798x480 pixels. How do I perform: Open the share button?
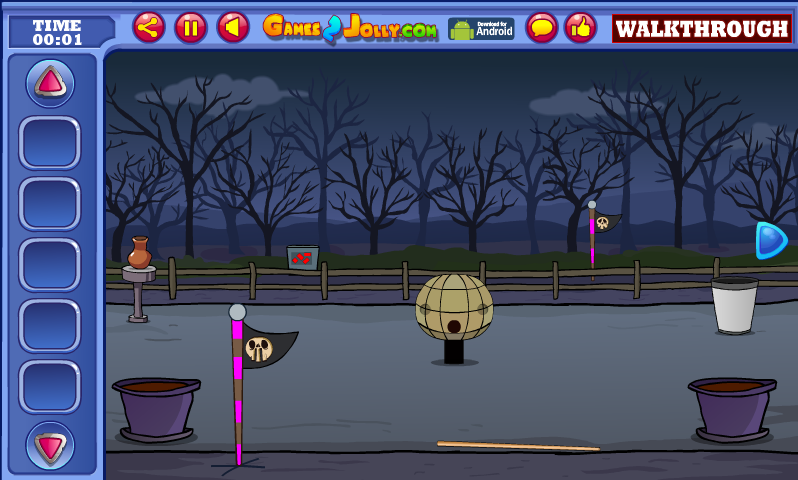click(149, 27)
